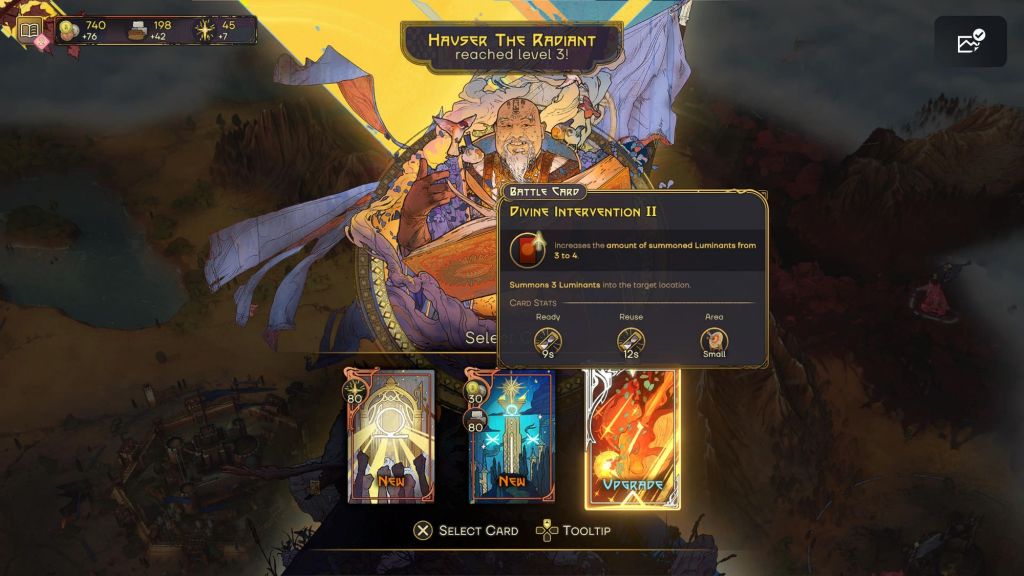Image resolution: width=1024 pixels, height=576 pixels.
Task: Pick the Divine Intervention Upgrade card
Action: click(631, 439)
